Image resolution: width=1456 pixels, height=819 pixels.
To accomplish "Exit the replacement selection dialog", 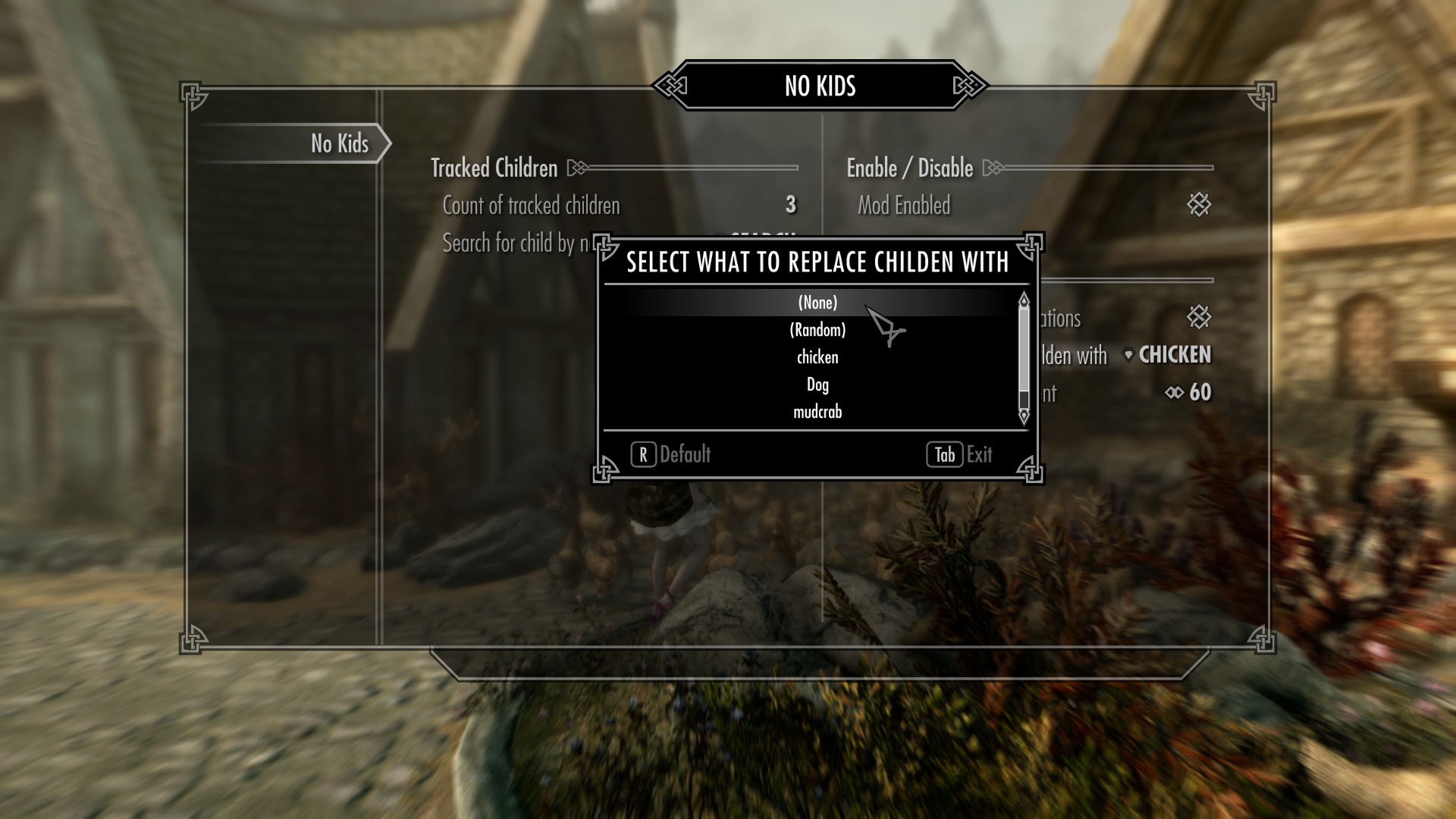I will pyautogui.click(x=959, y=454).
